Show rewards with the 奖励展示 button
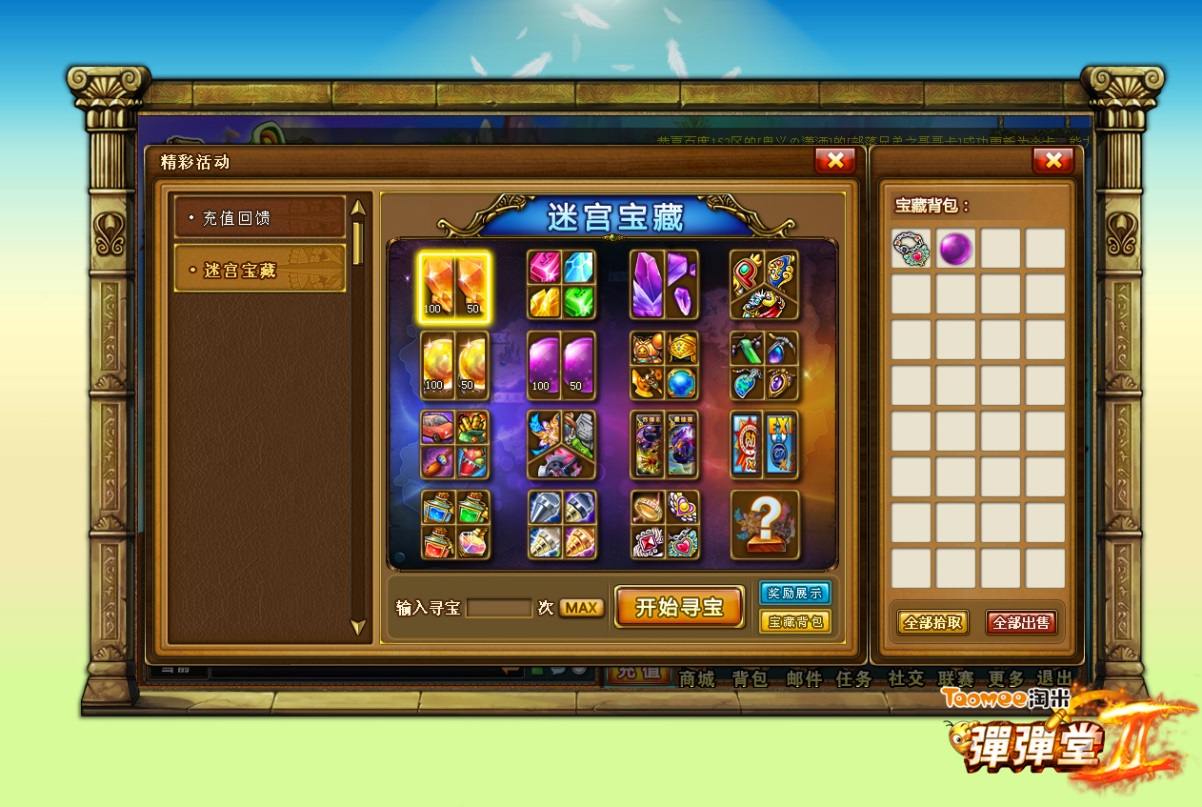The height and width of the screenshot is (807, 1202). [795, 593]
